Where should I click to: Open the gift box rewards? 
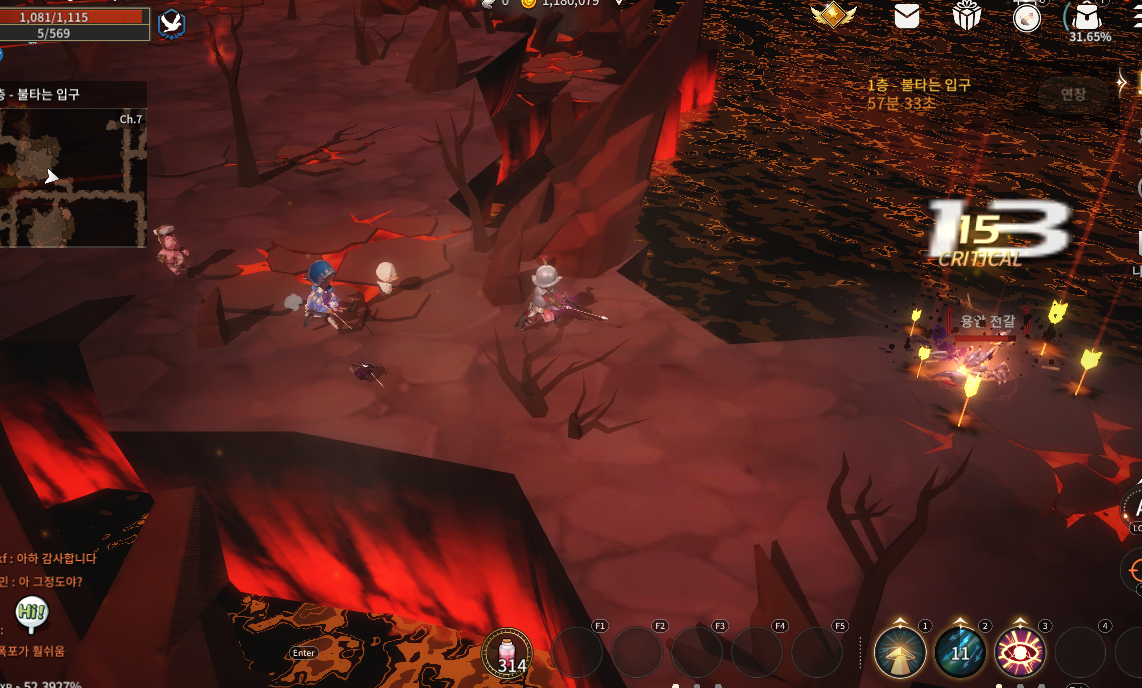pos(967,15)
